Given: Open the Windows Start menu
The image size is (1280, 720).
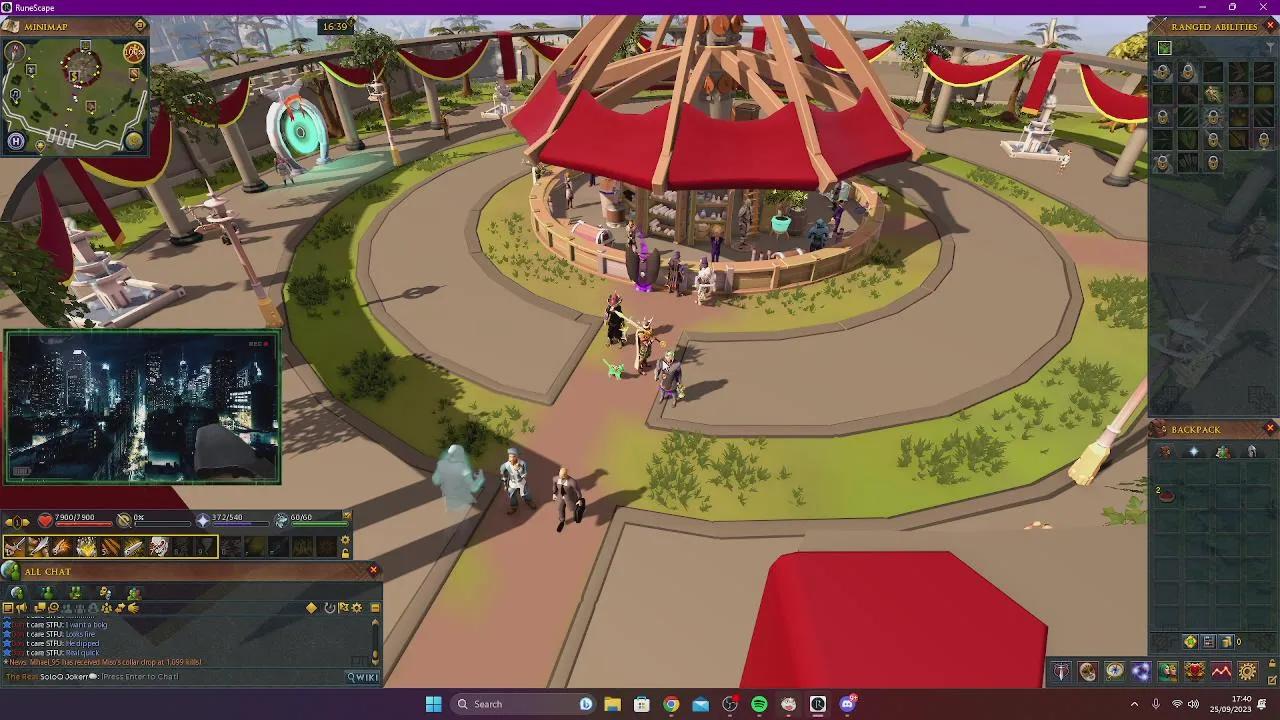Looking at the screenshot, I should (x=433, y=703).
